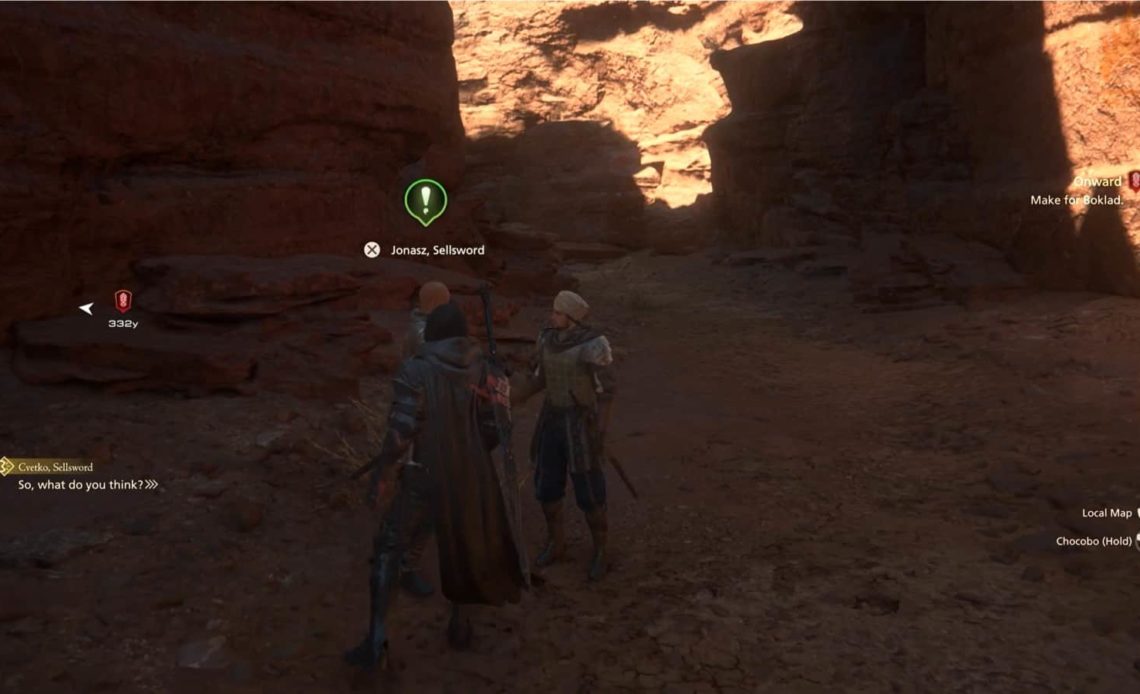Select the Jonasz, Sellsword interaction label

tap(437, 250)
